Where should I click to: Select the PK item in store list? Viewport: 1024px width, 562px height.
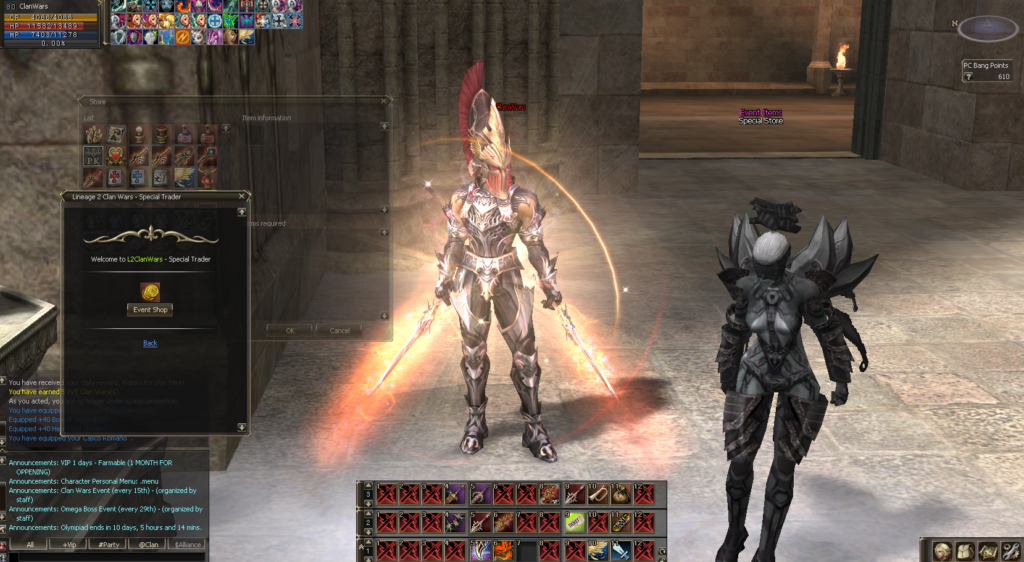93,156
